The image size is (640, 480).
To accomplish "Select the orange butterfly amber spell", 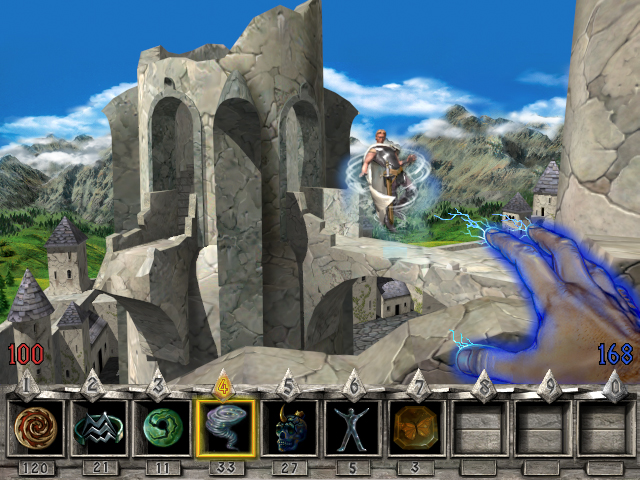I will pos(416,428).
